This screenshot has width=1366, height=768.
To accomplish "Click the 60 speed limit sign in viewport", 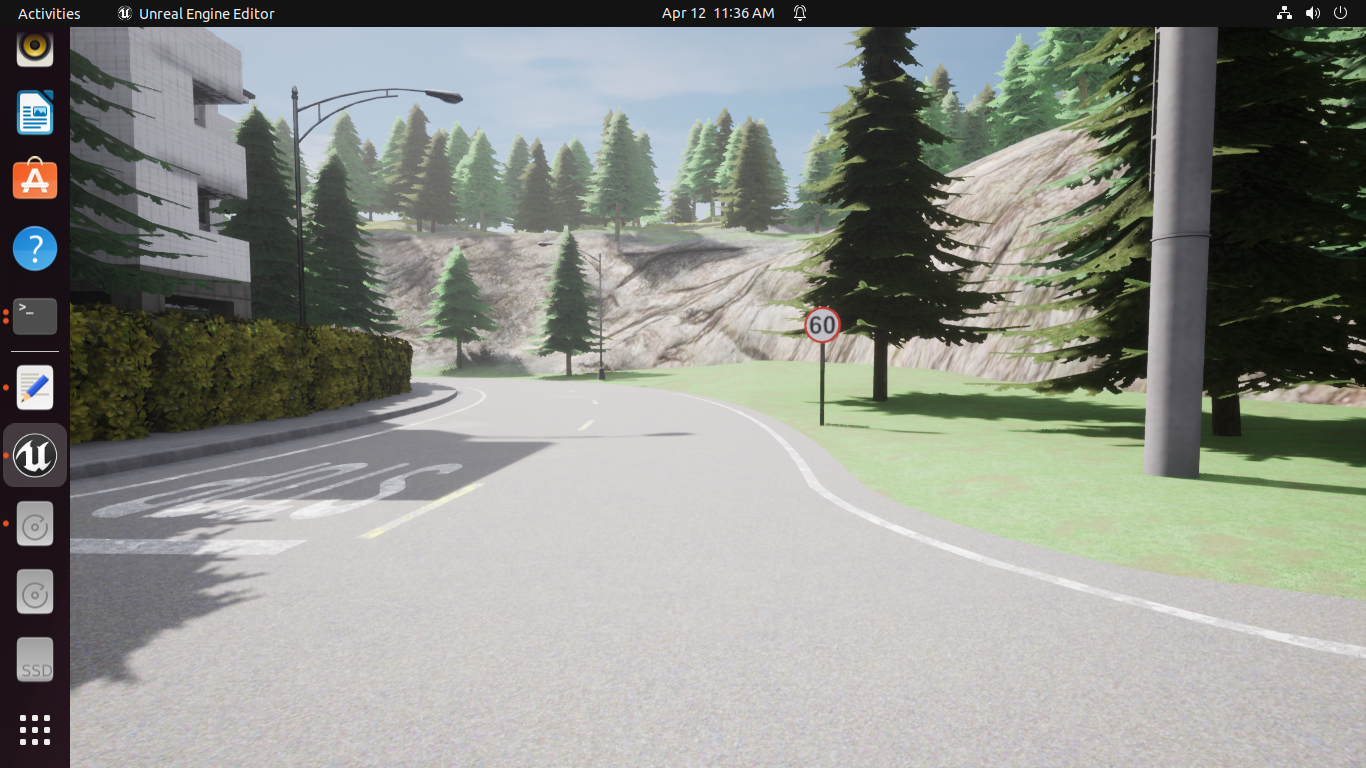I will click(x=822, y=324).
